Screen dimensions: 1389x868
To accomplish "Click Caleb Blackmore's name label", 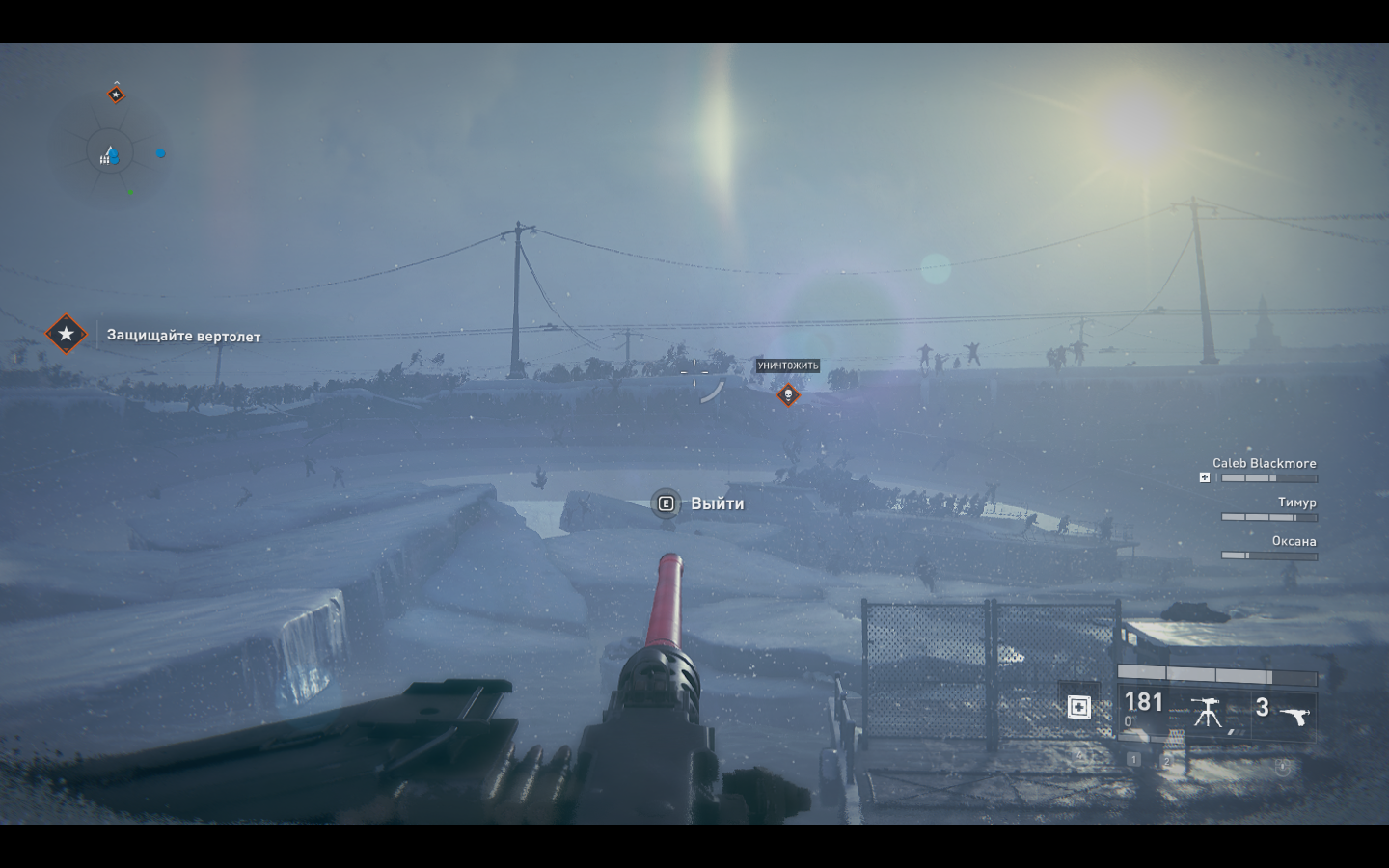I will [x=1266, y=463].
